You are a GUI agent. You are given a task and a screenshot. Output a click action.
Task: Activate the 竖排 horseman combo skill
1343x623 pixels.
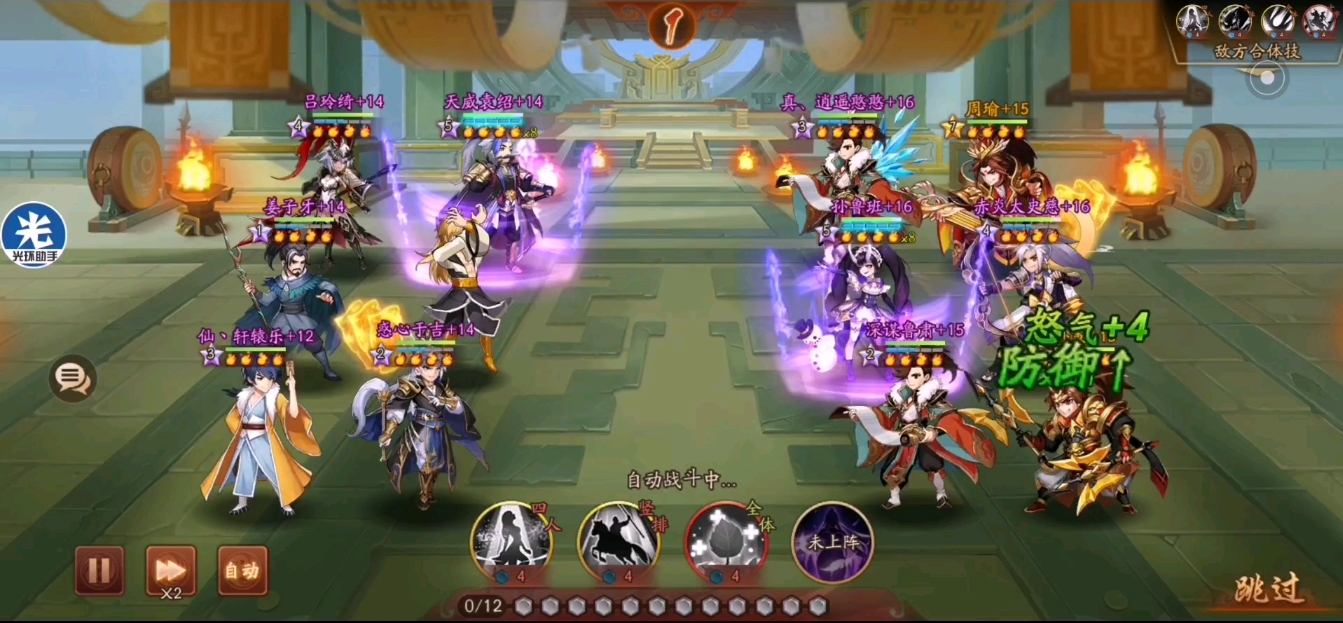pos(618,543)
